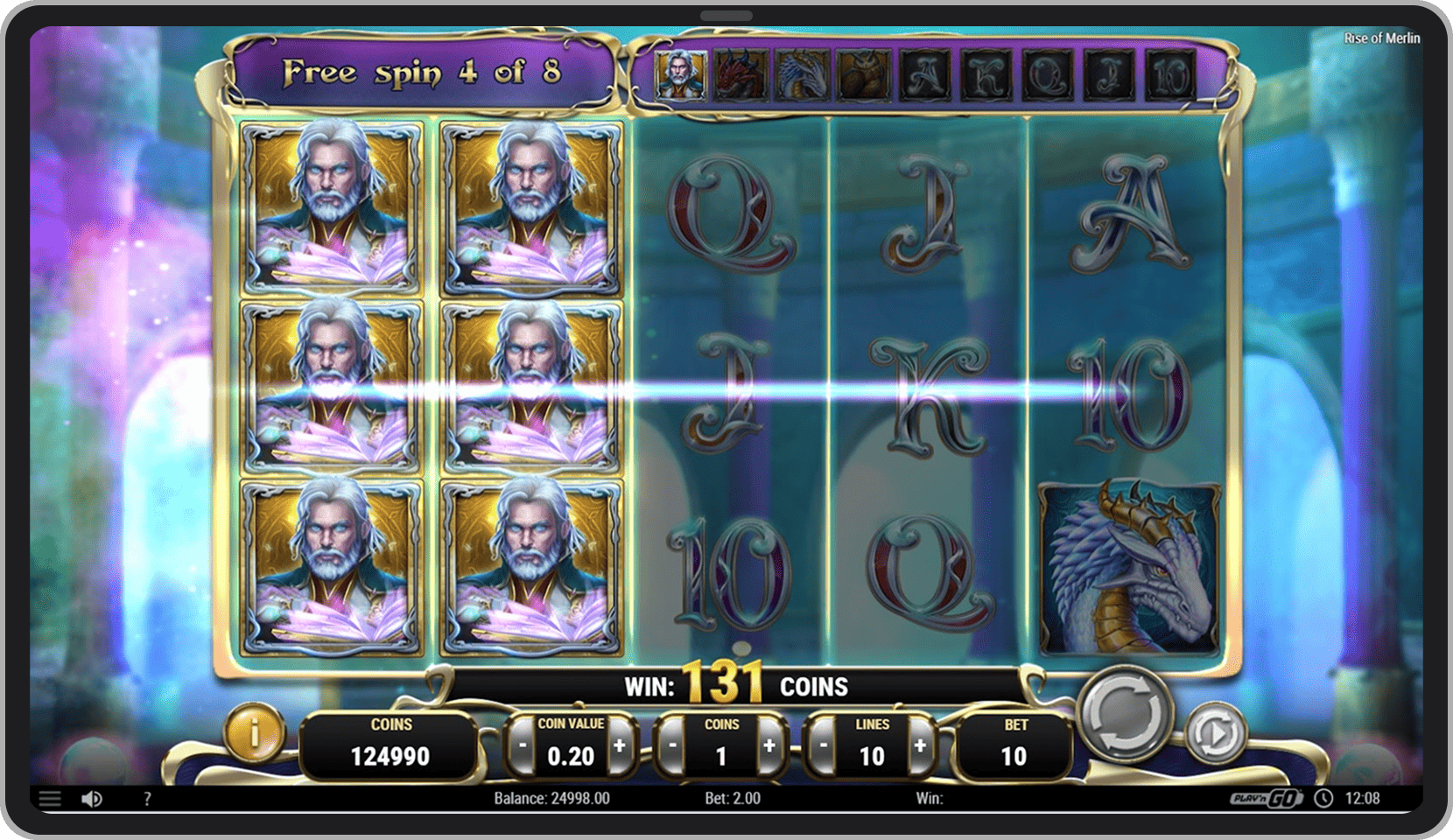Mute the game sound via speaker icon
The width and height of the screenshot is (1453, 840).
pos(91,798)
